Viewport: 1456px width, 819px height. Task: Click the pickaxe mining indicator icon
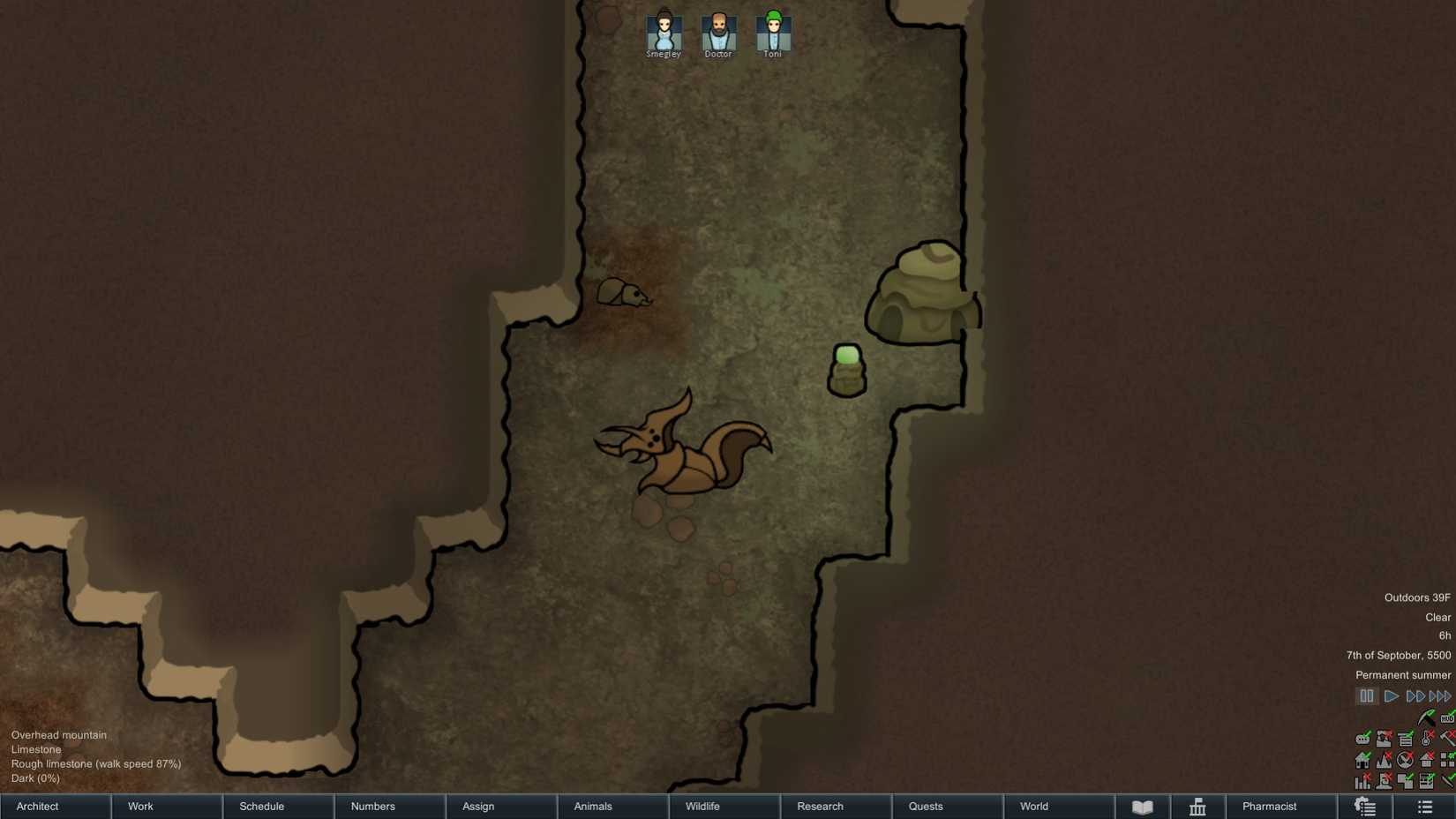1426,717
